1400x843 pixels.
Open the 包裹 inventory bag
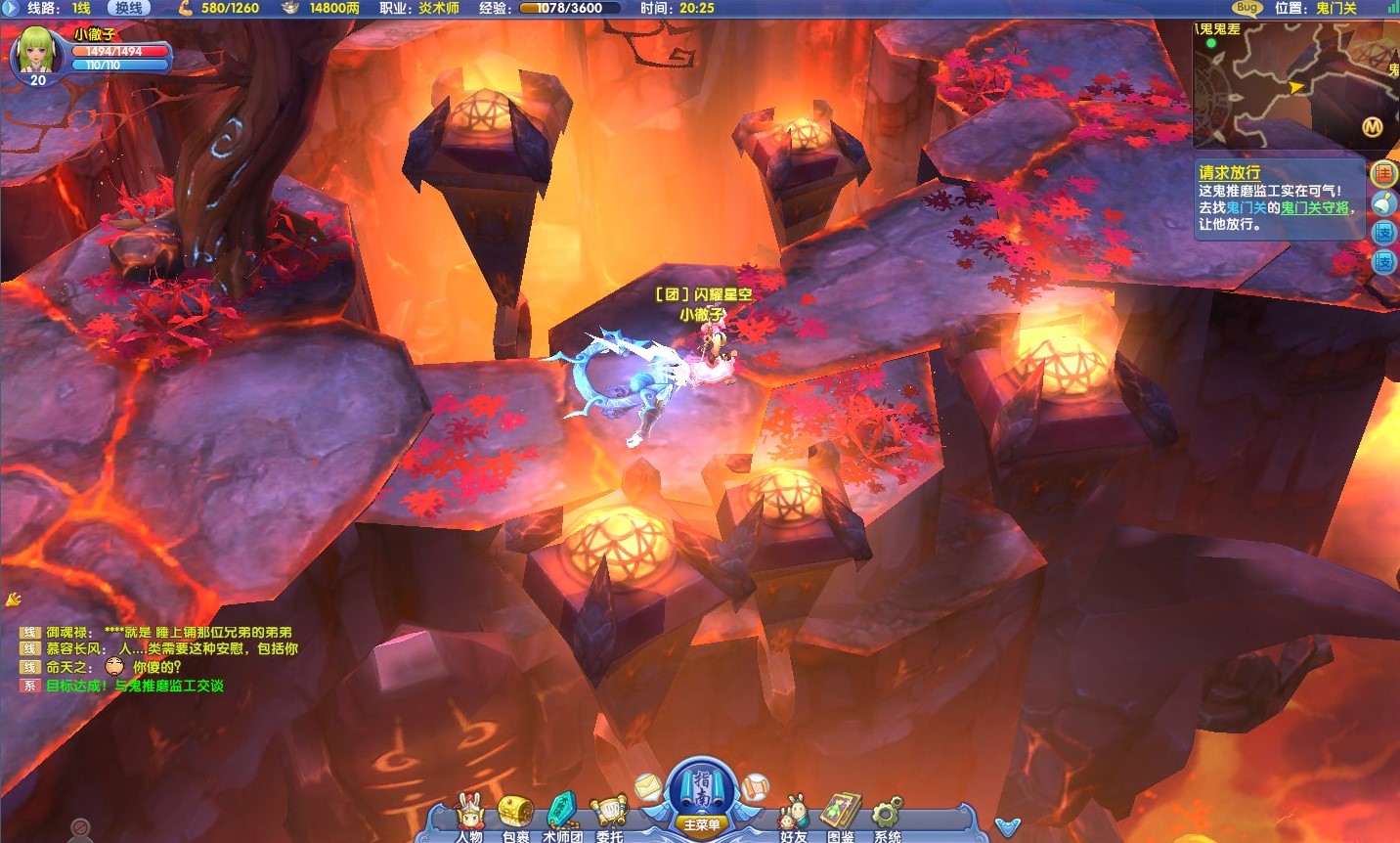tap(515, 818)
